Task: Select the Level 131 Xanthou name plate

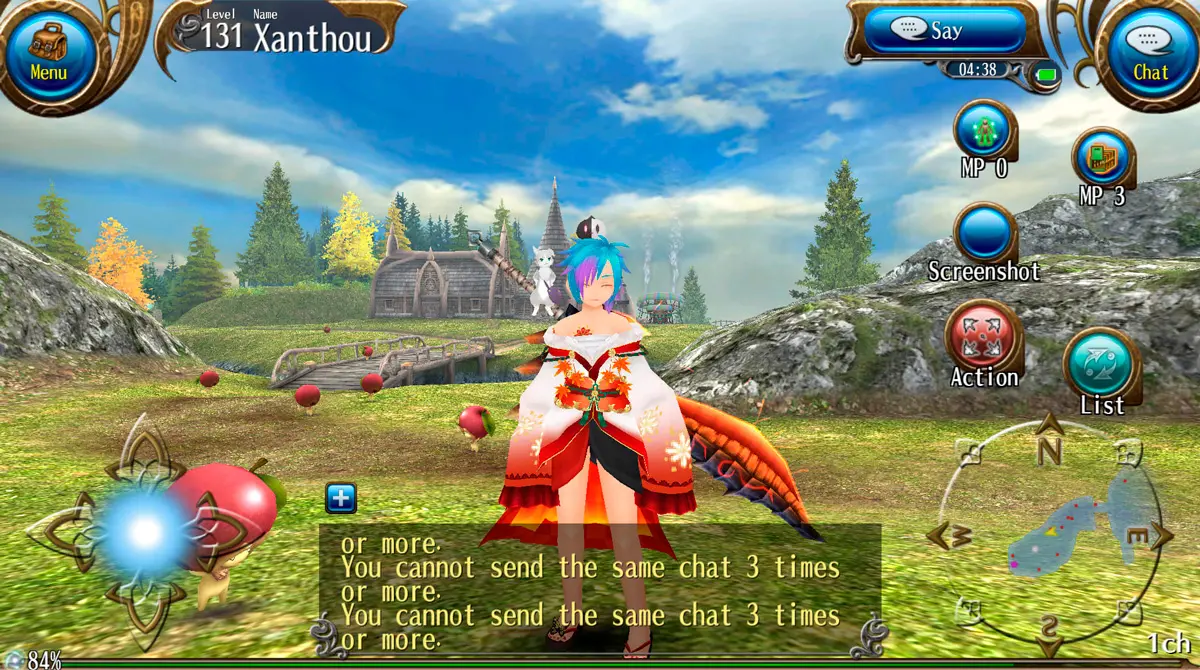Action: 286,32
